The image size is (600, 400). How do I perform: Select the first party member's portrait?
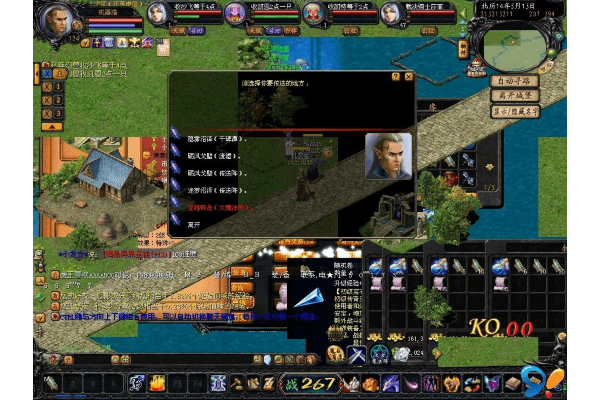pos(158,14)
